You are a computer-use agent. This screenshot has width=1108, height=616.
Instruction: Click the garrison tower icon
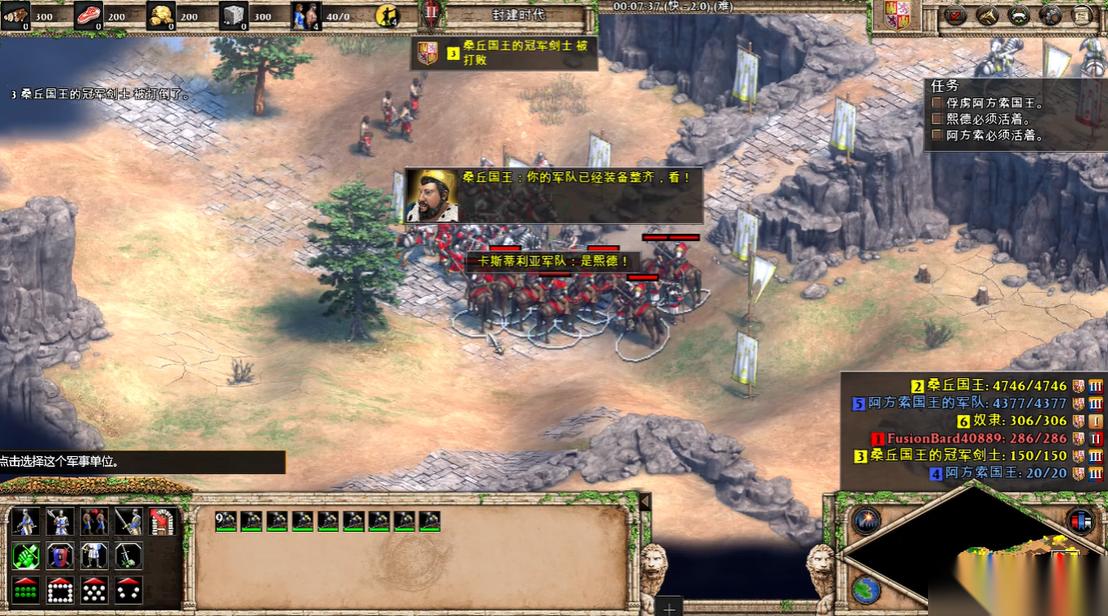click(161, 521)
